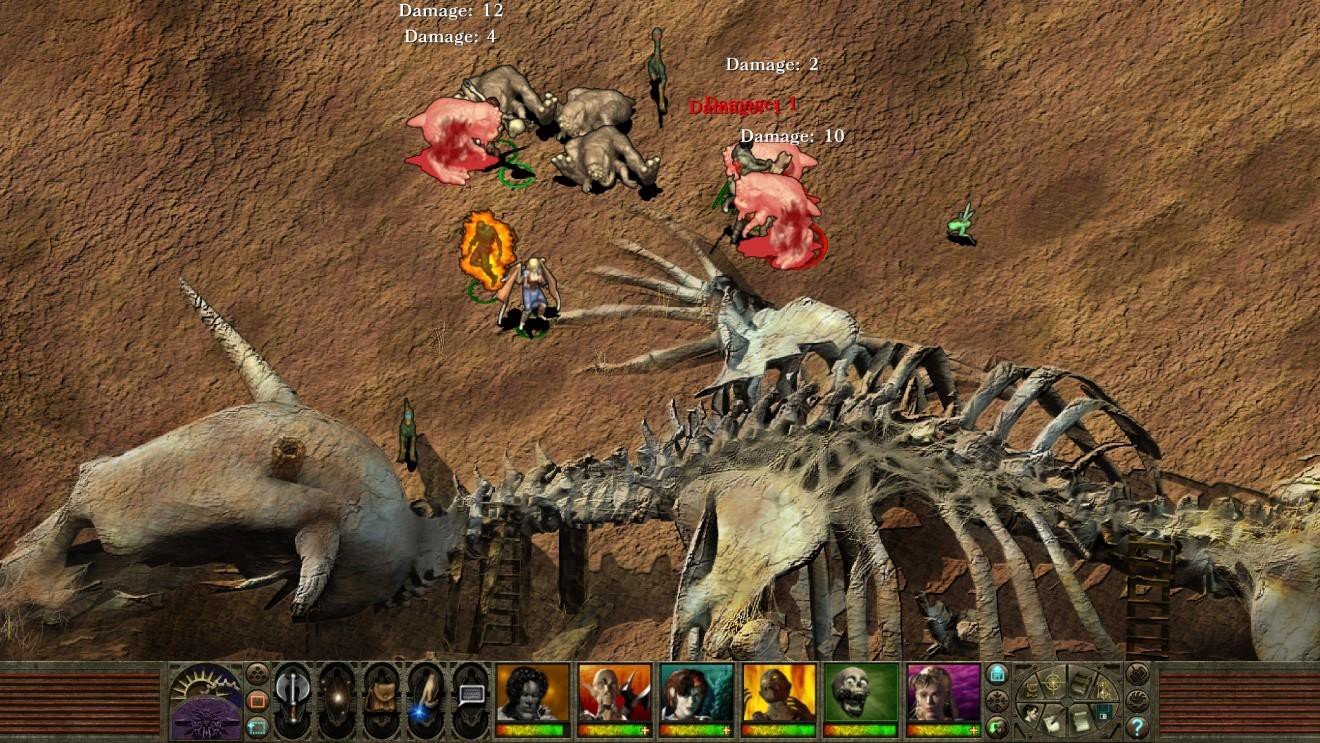Open the floppy disk save icon
The width and height of the screenshot is (1320, 743).
point(1102,711)
